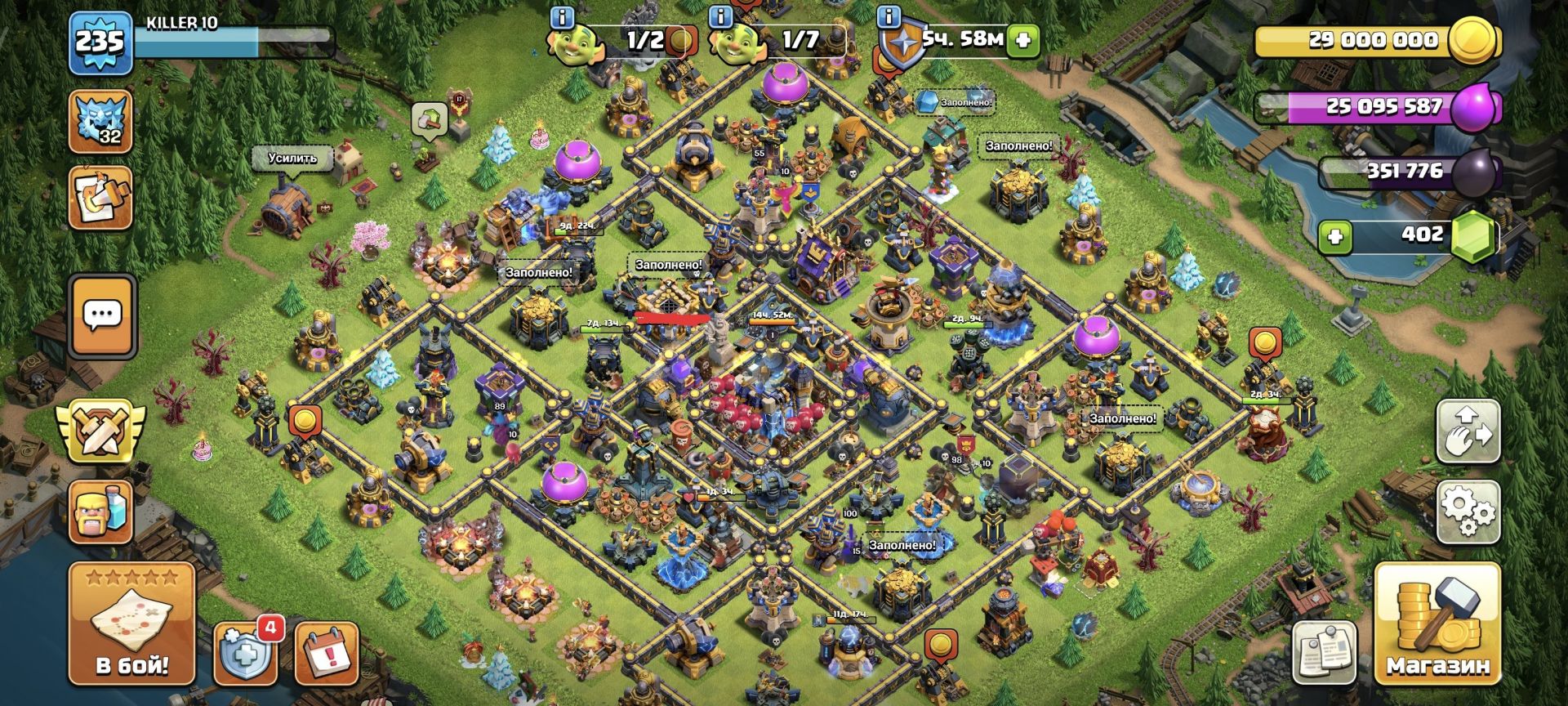Open the layout editor hand button

1468,431
